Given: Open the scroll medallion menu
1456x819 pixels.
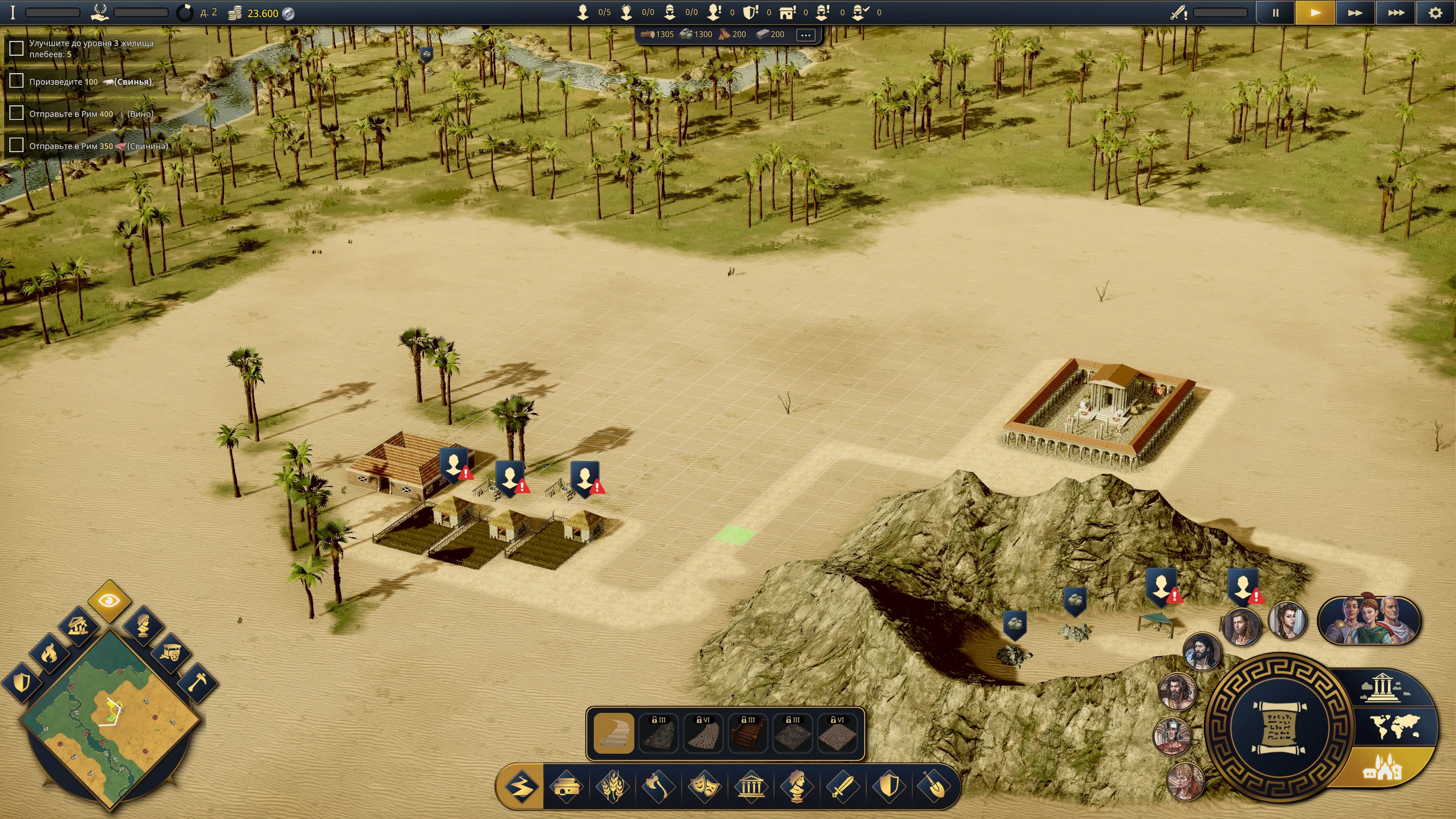Looking at the screenshot, I should [1279, 727].
